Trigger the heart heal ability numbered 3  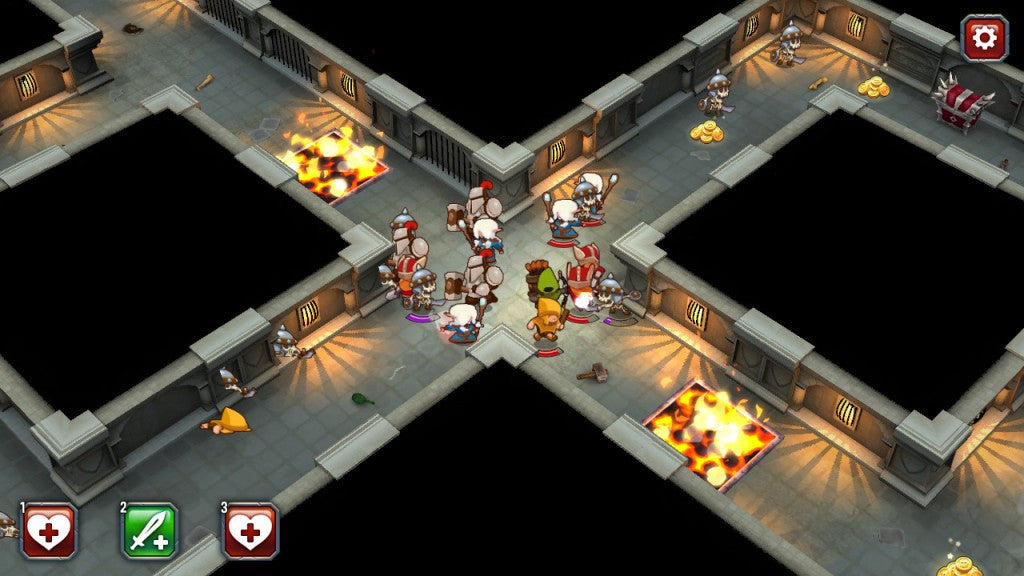pyautogui.click(x=250, y=530)
